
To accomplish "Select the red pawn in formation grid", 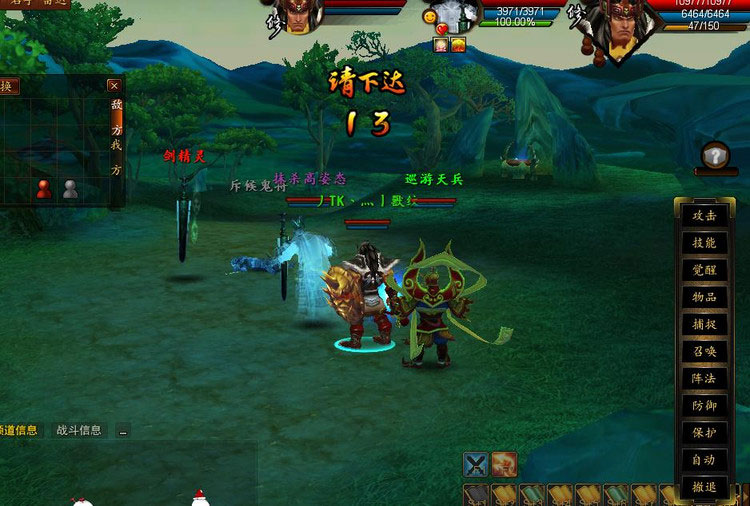I will click(44, 188).
